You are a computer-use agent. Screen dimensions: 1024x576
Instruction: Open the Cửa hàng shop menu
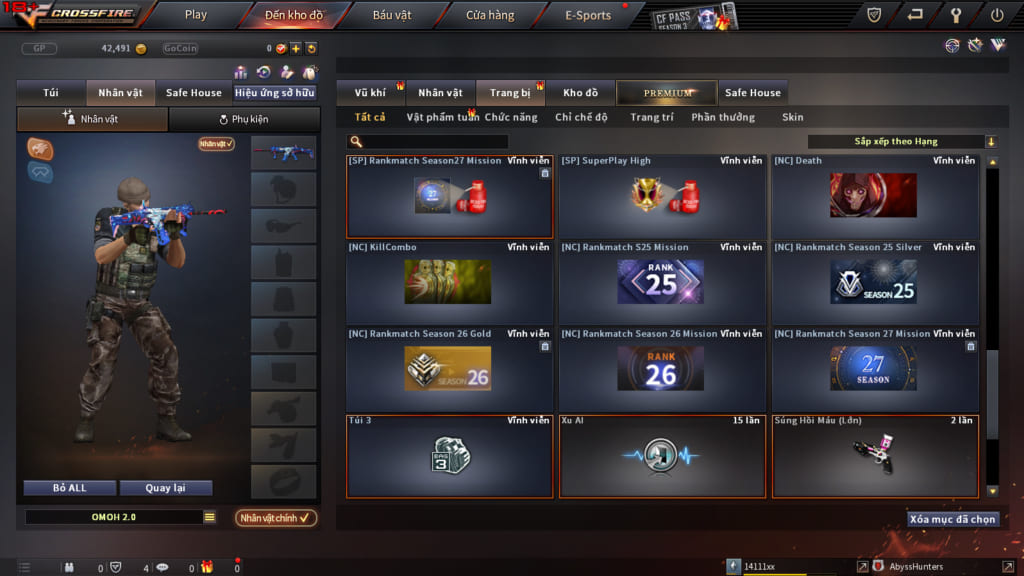490,15
